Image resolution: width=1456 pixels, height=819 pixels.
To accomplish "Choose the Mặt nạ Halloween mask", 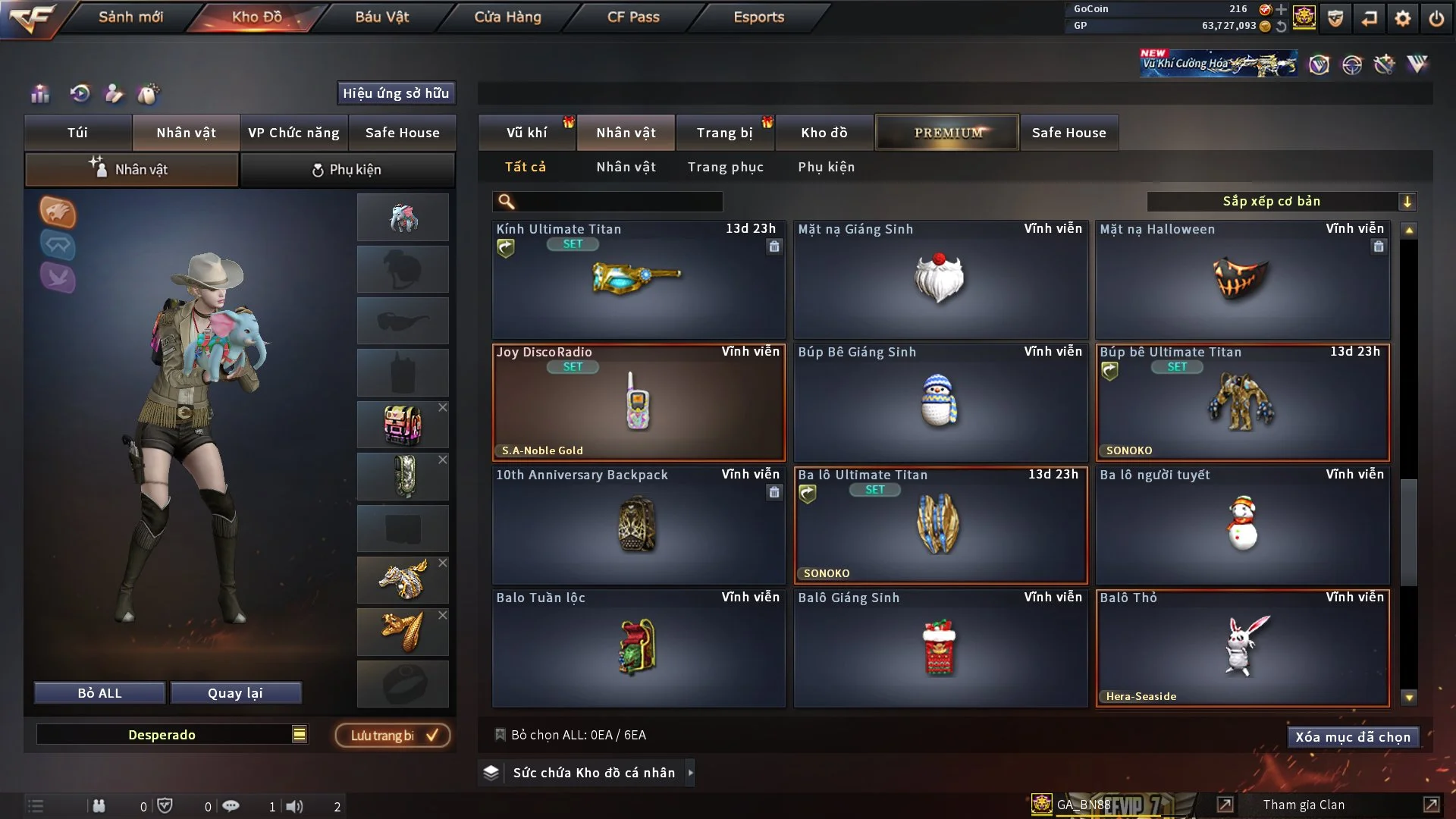I will [x=1242, y=280].
